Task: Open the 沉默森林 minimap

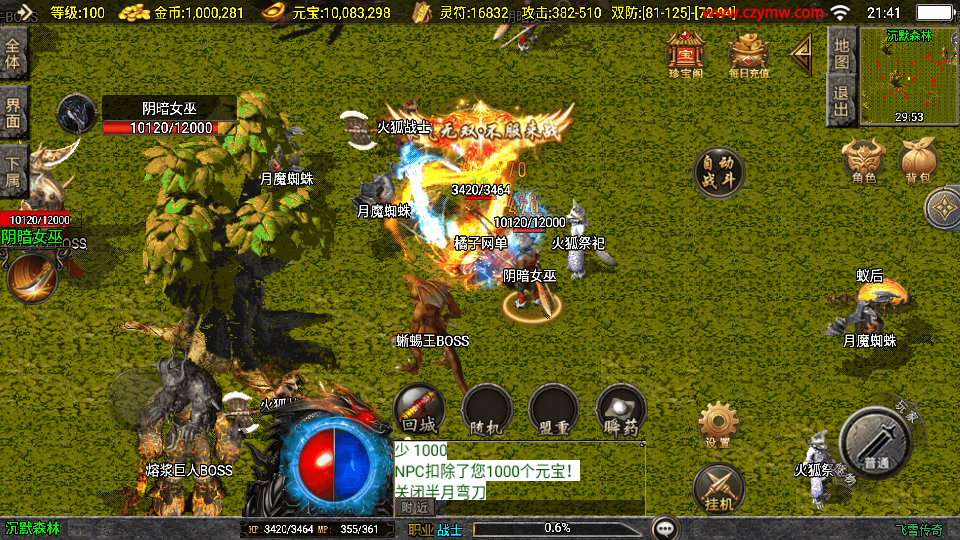Action: point(908,76)
